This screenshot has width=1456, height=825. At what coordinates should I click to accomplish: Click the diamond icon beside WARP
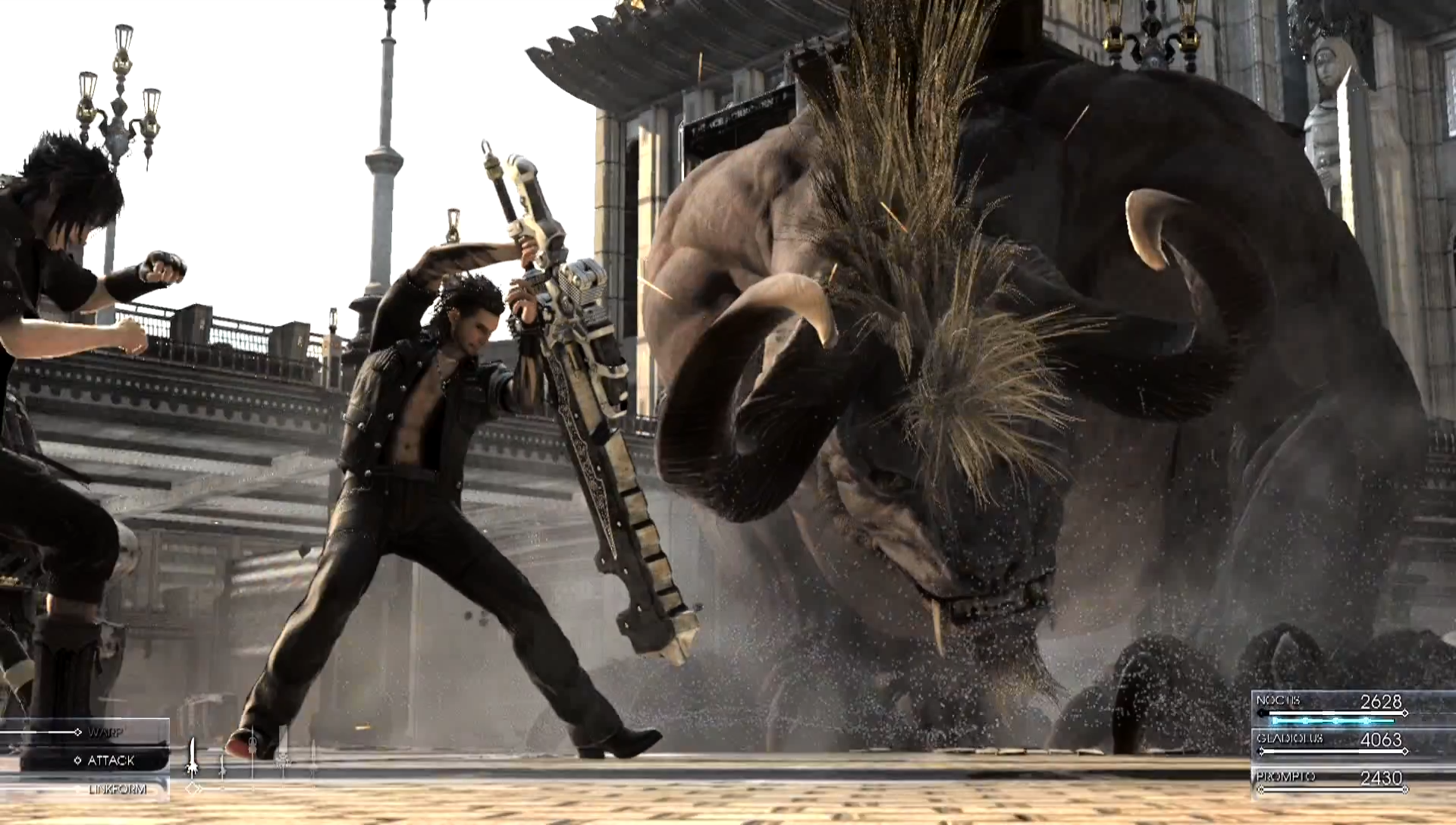[x=78, y=732]
